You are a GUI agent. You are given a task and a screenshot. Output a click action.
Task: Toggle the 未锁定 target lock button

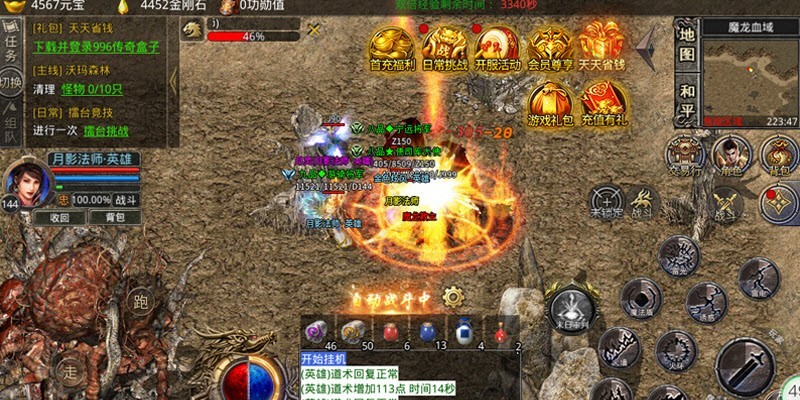click(606, 201)
